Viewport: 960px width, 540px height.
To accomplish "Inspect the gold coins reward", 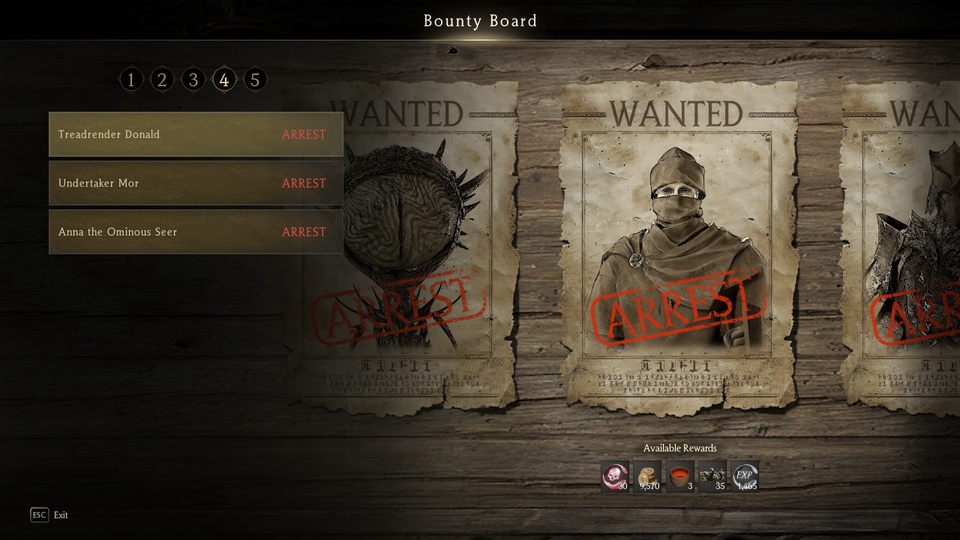I will pos(648,476).
